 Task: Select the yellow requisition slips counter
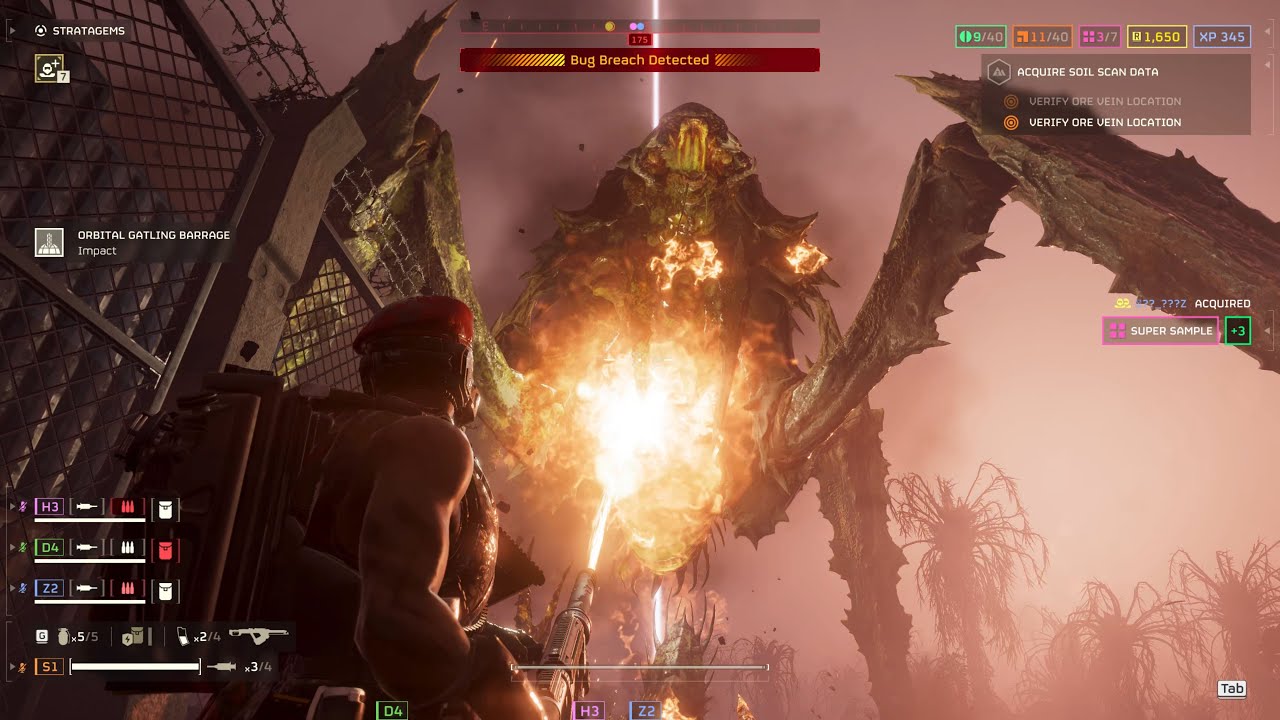(1156, 37)
